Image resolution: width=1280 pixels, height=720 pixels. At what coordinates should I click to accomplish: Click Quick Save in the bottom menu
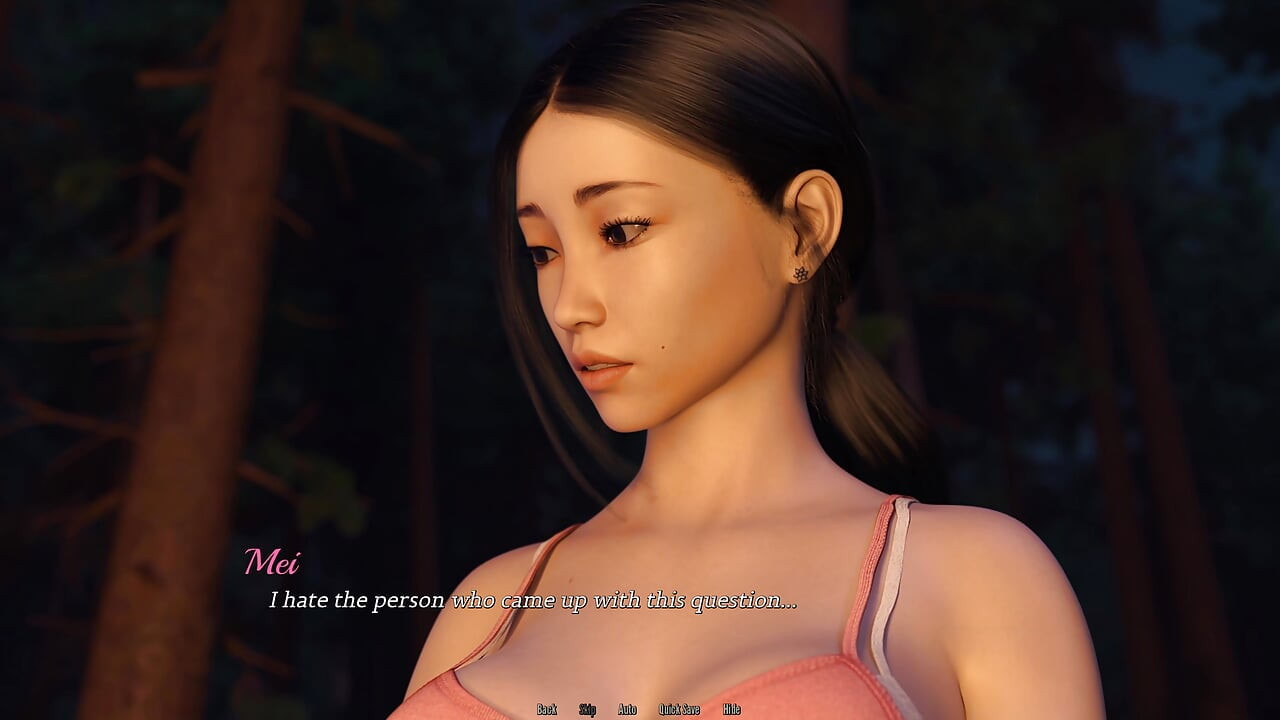pyautogui.click(x=679, y=709)
